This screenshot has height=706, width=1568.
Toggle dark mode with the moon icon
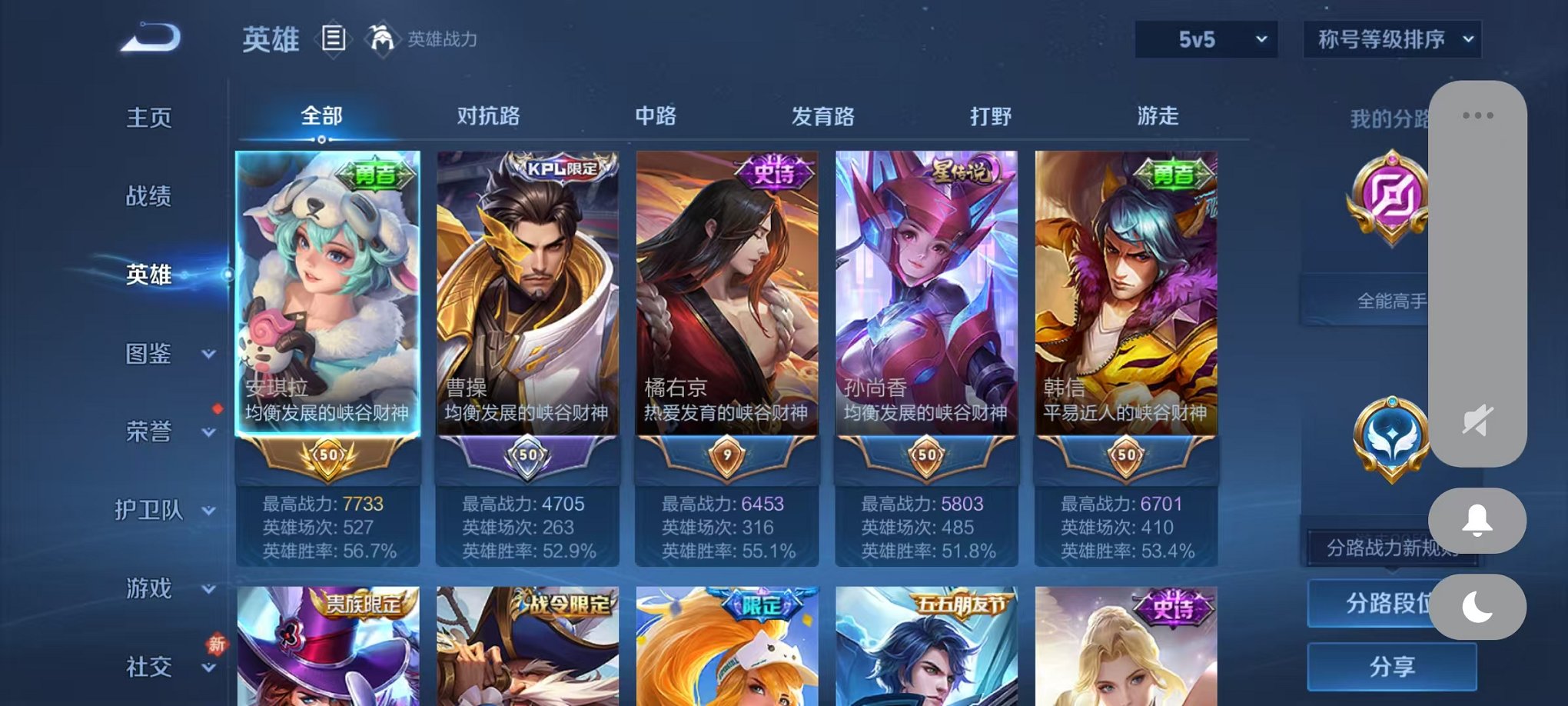[x=1479, y=608]
